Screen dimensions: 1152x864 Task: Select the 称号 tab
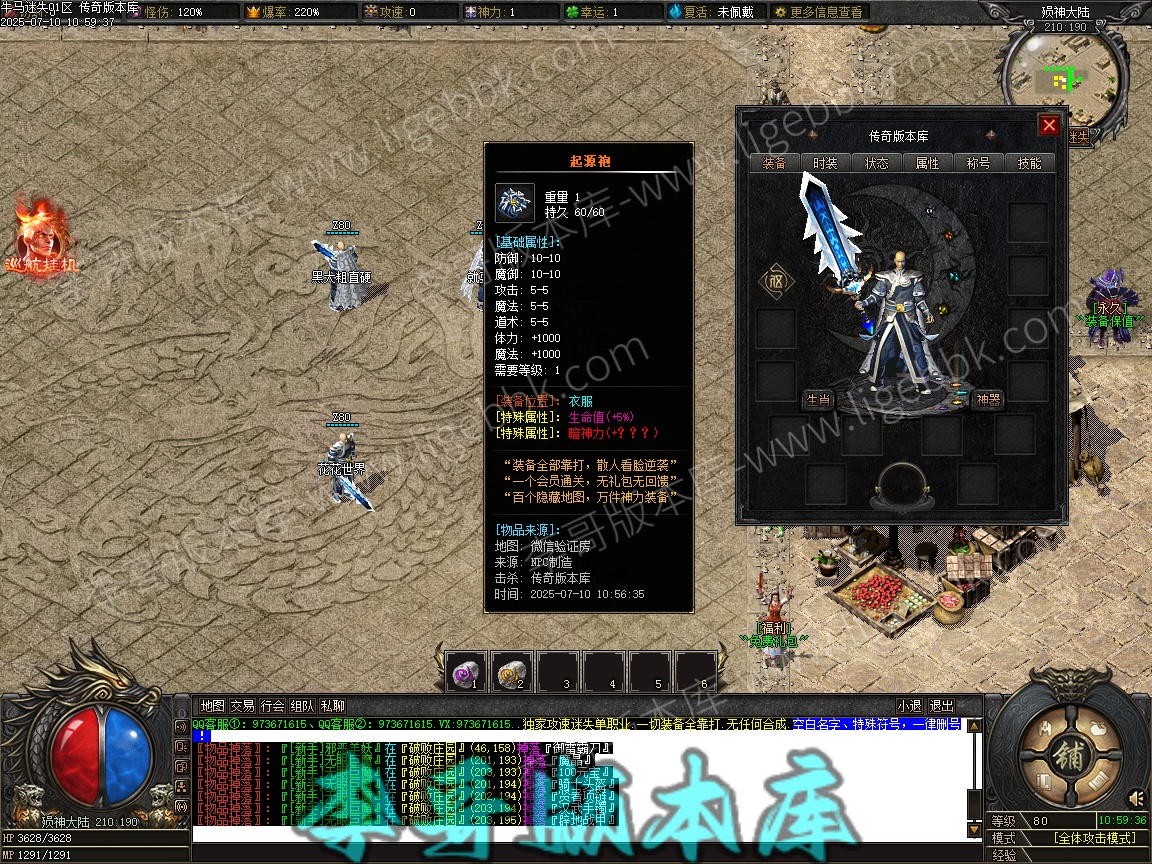click(x=978, y=163)
